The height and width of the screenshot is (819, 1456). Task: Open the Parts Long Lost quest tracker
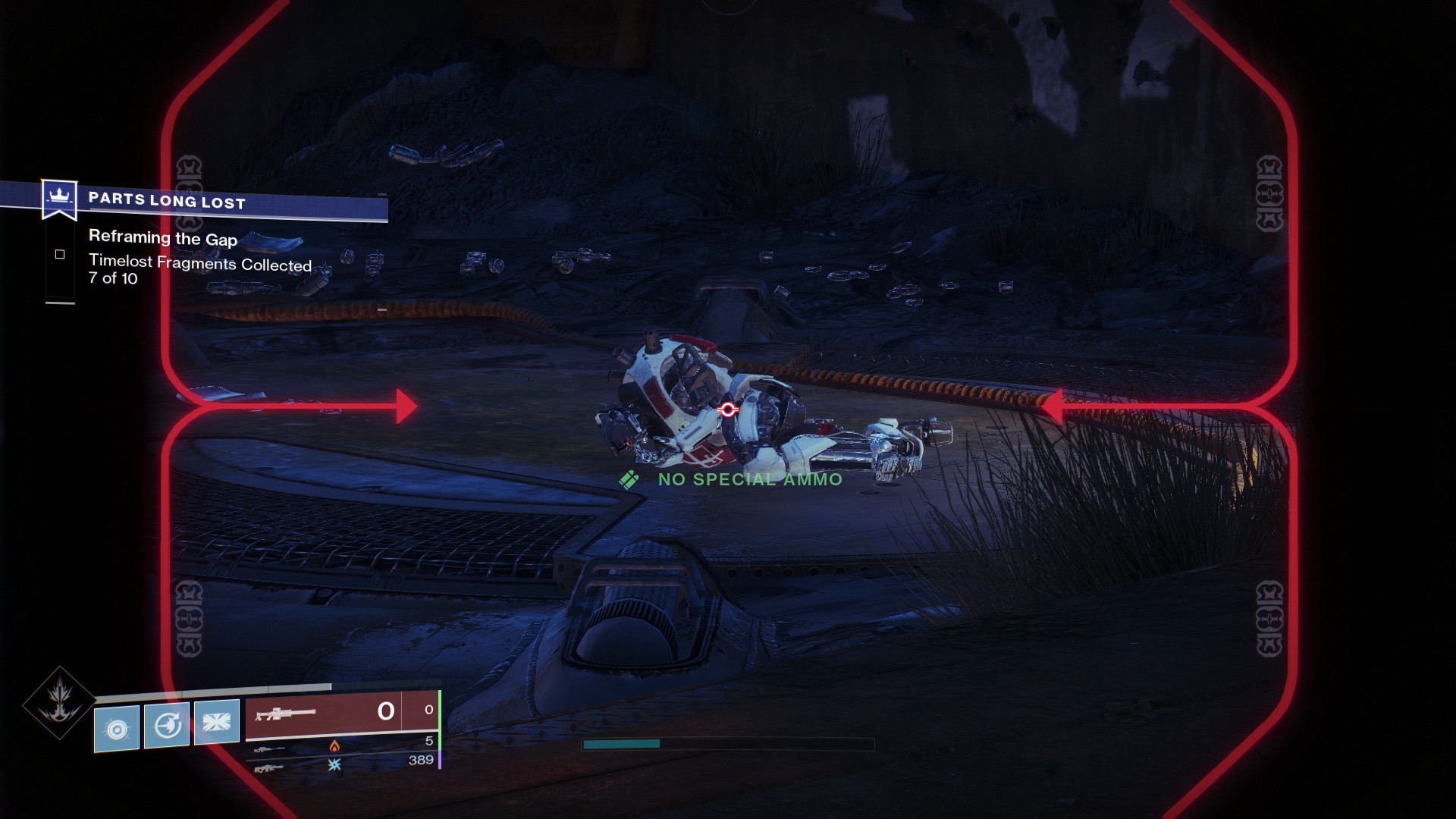[167, 200]
